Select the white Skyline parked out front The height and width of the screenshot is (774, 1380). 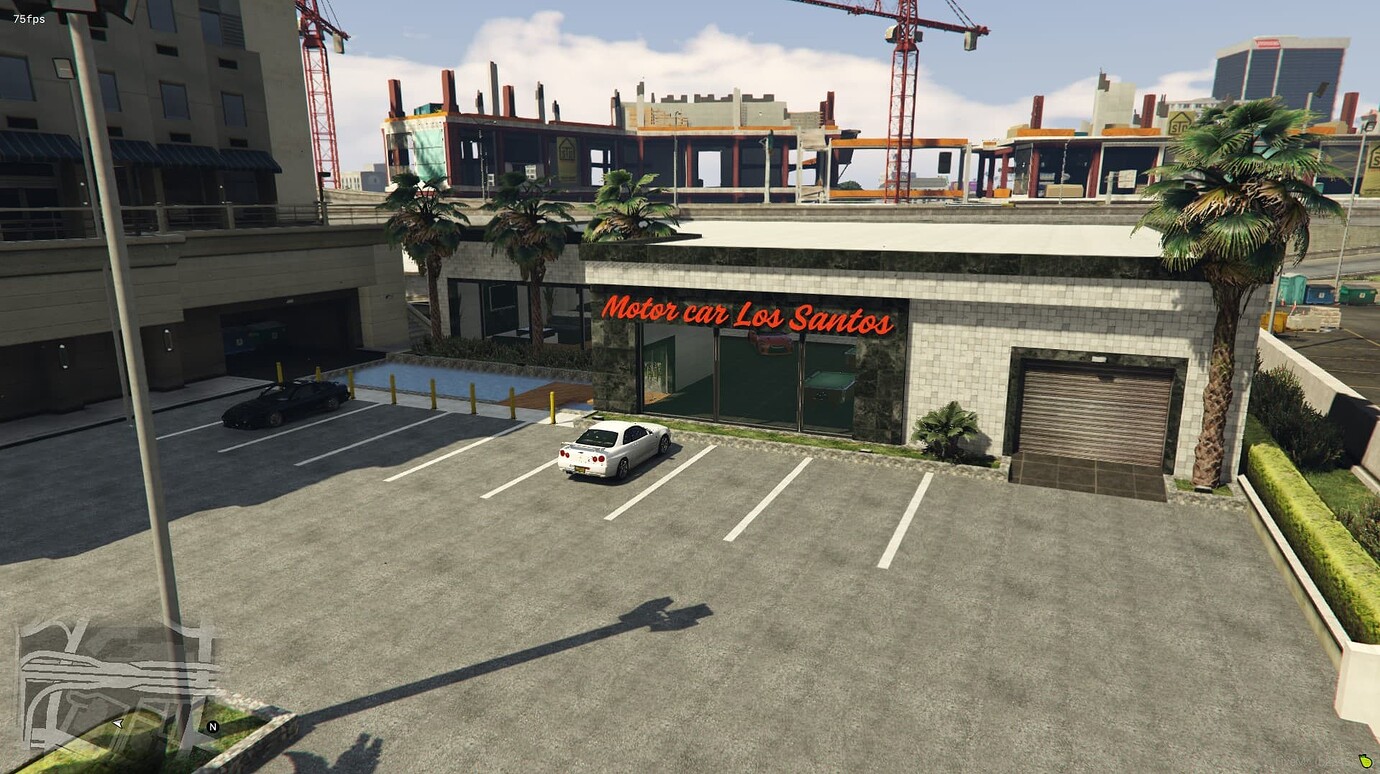[614, 447]
